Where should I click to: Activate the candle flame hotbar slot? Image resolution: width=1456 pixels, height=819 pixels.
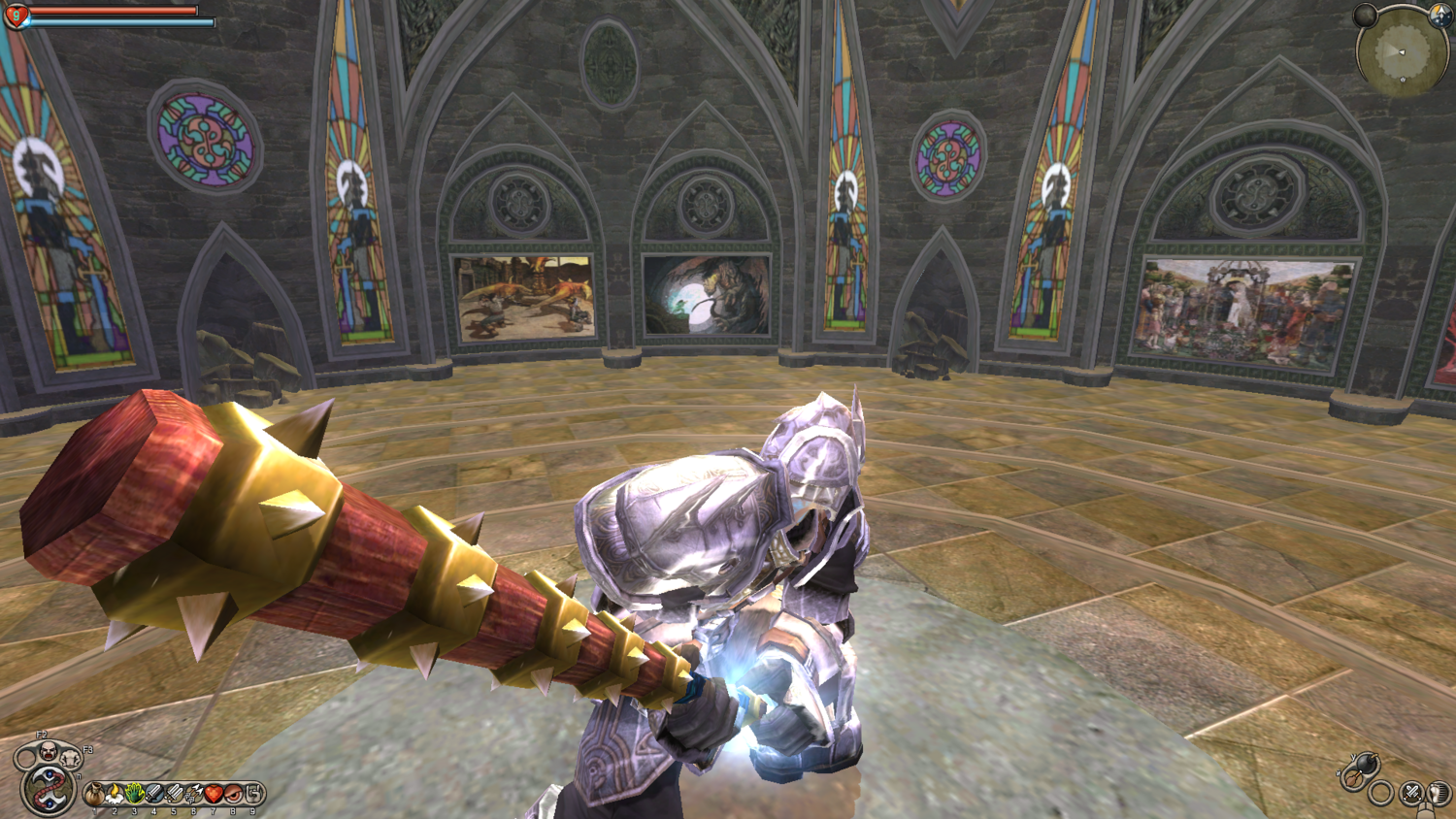tap(115, 795)
